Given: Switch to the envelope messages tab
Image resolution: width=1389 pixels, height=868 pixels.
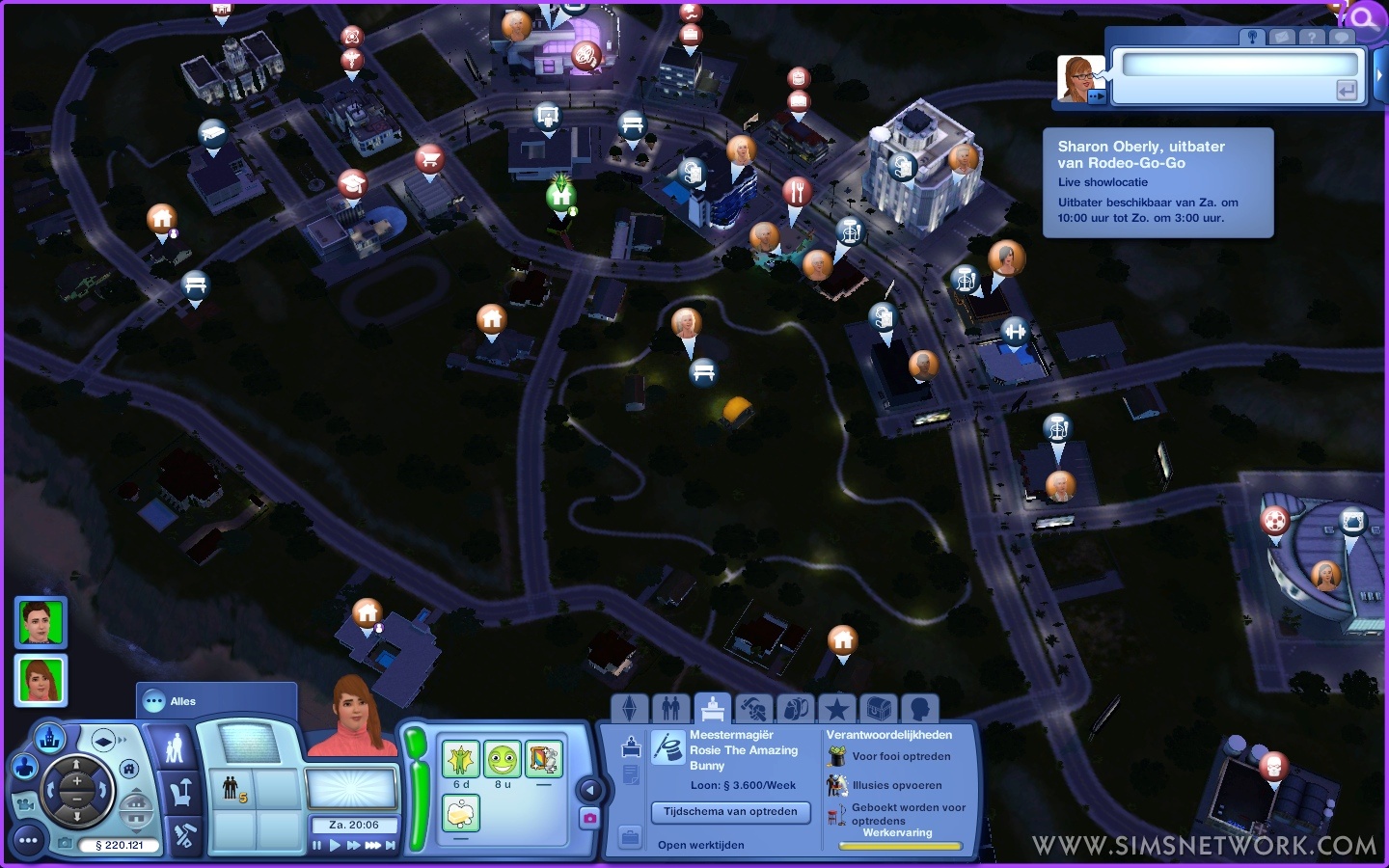Looking at the screenshot, I should [1282, 38].
